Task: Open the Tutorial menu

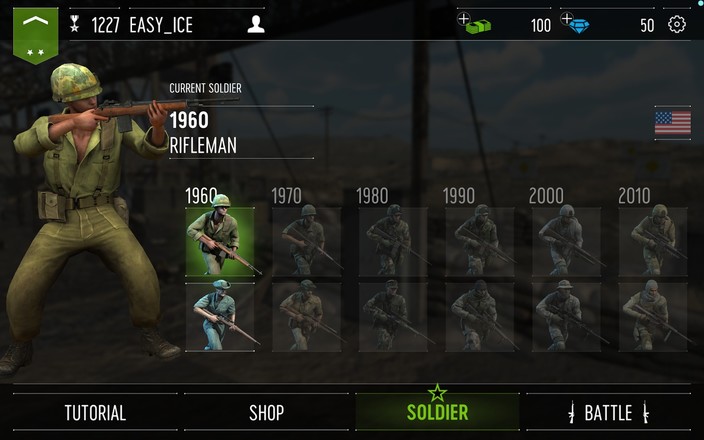Action: [x=95, y=412]
